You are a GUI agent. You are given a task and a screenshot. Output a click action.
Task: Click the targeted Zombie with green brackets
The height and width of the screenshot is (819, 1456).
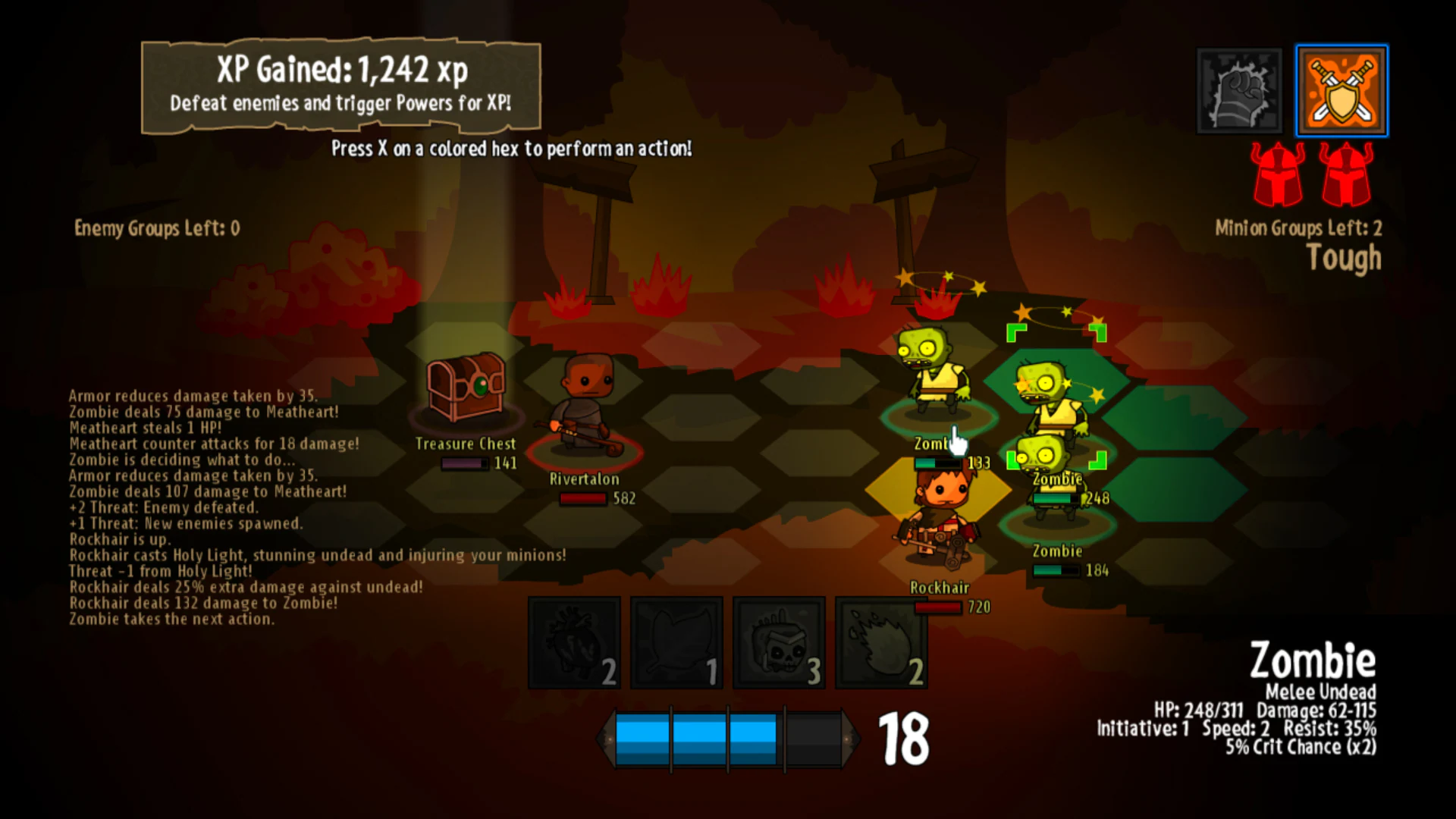pyautogui.click(x=1056, y=394)
